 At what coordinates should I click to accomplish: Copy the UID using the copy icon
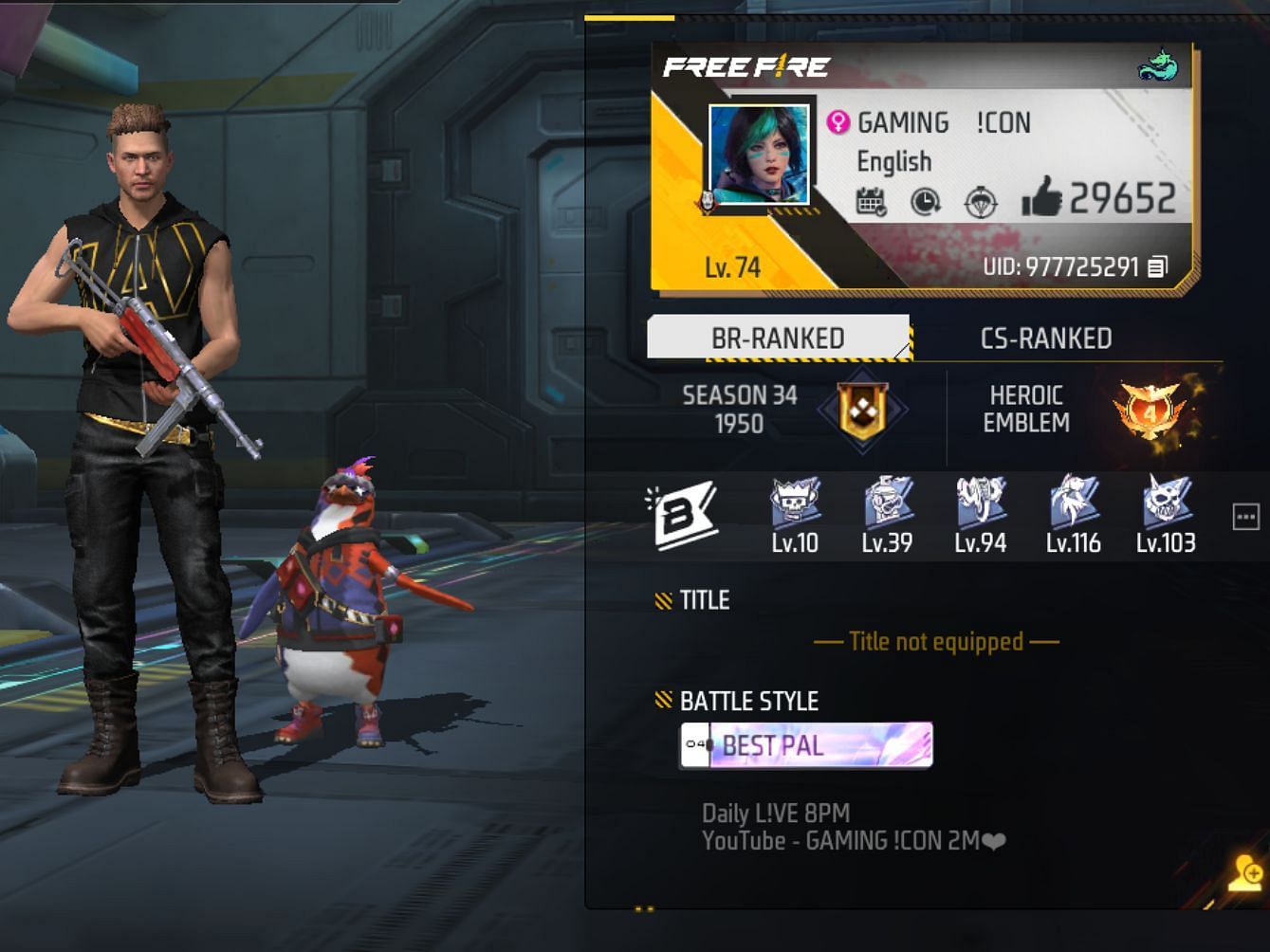[x=1159, y=266]
